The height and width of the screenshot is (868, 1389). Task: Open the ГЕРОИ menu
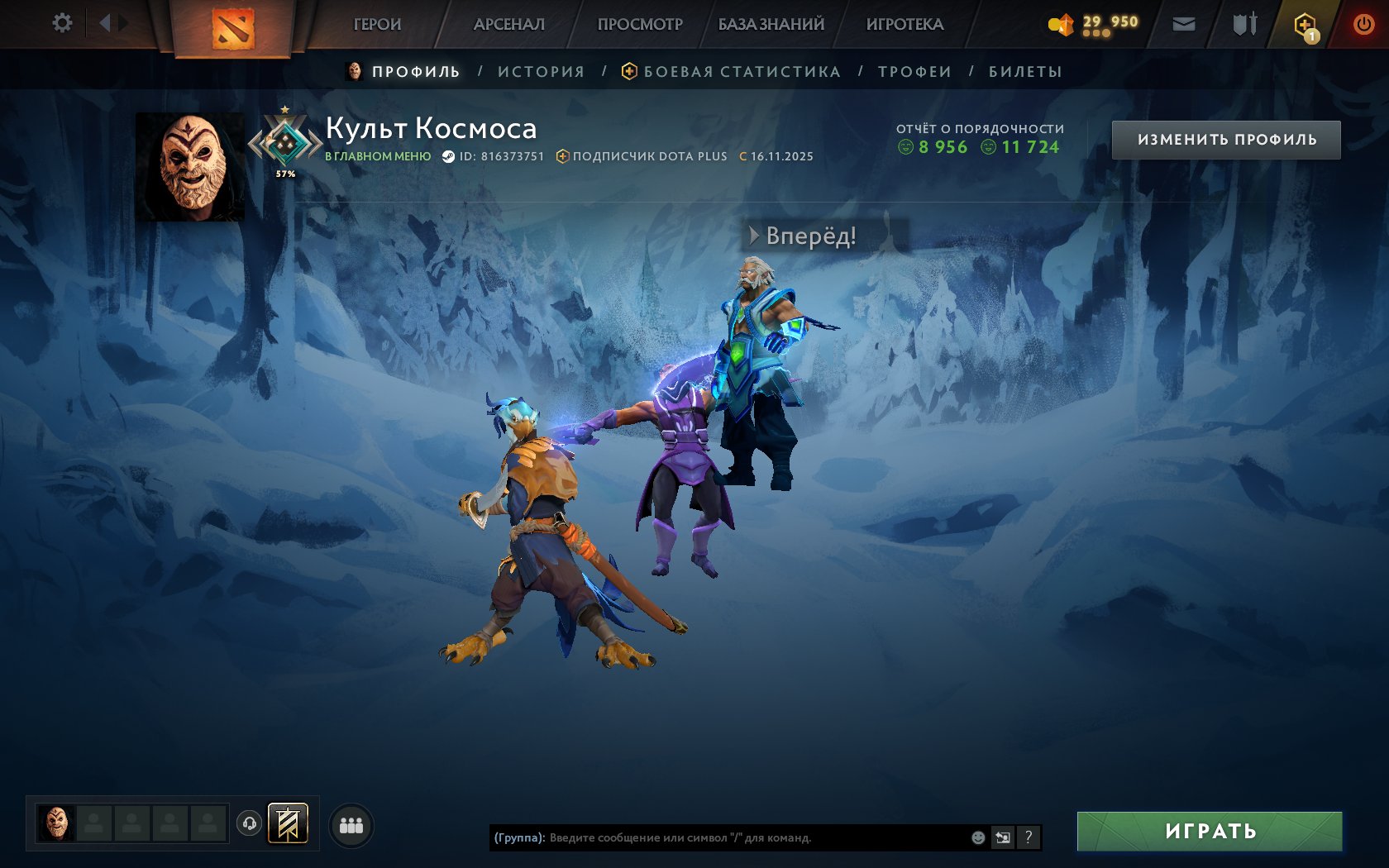pyautogui.click(x=376, y=24)
